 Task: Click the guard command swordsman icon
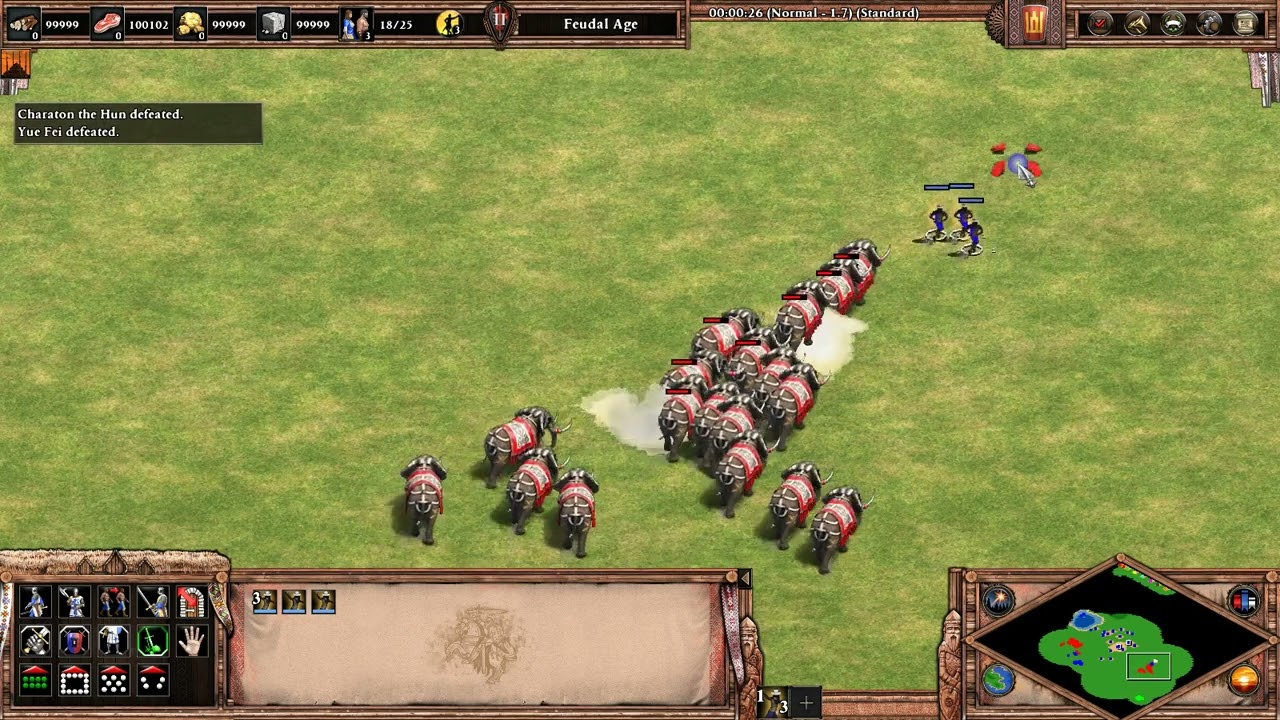tap(152, 602)
